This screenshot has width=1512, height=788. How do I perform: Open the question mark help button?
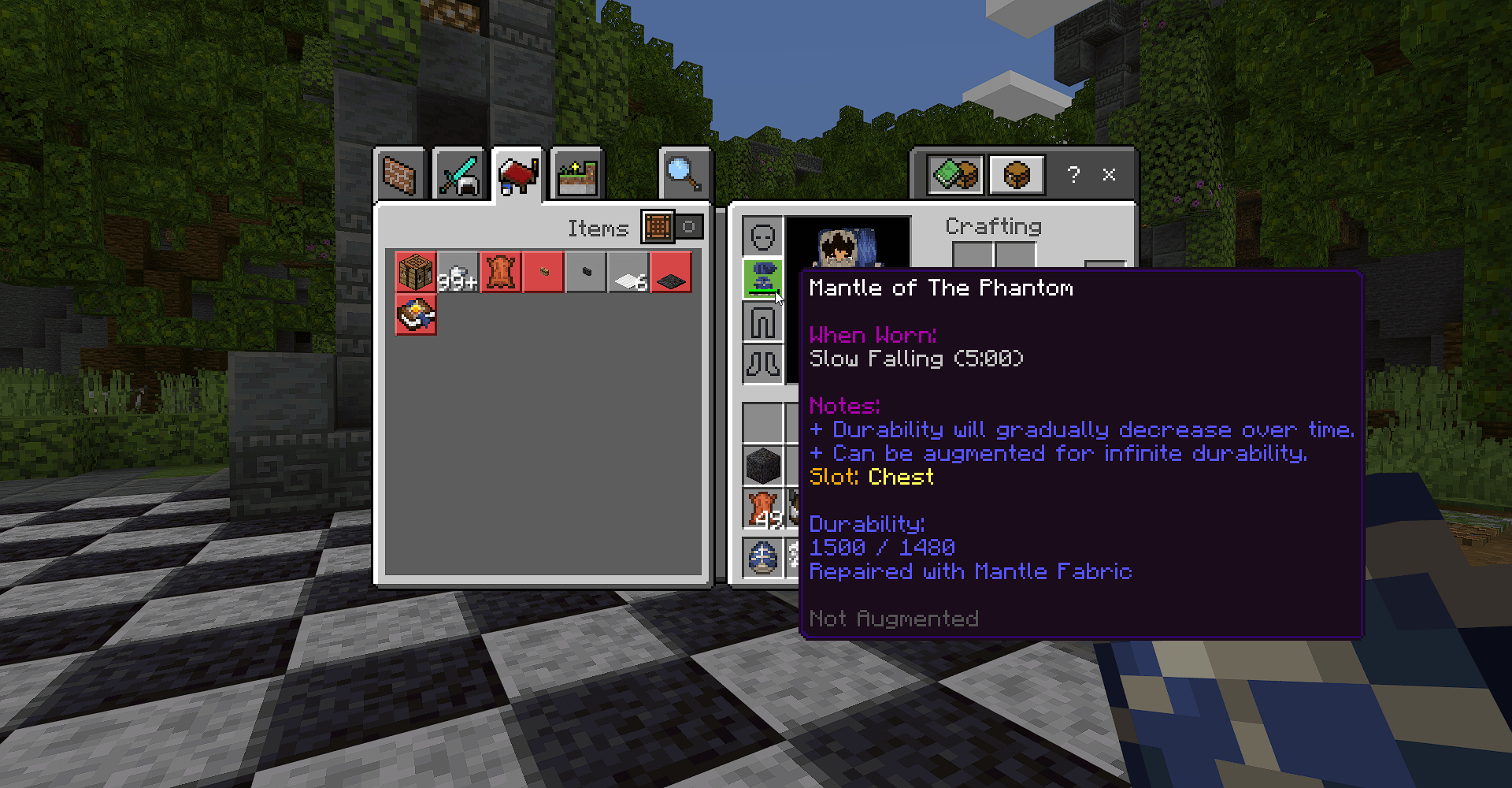(1073, 174)
